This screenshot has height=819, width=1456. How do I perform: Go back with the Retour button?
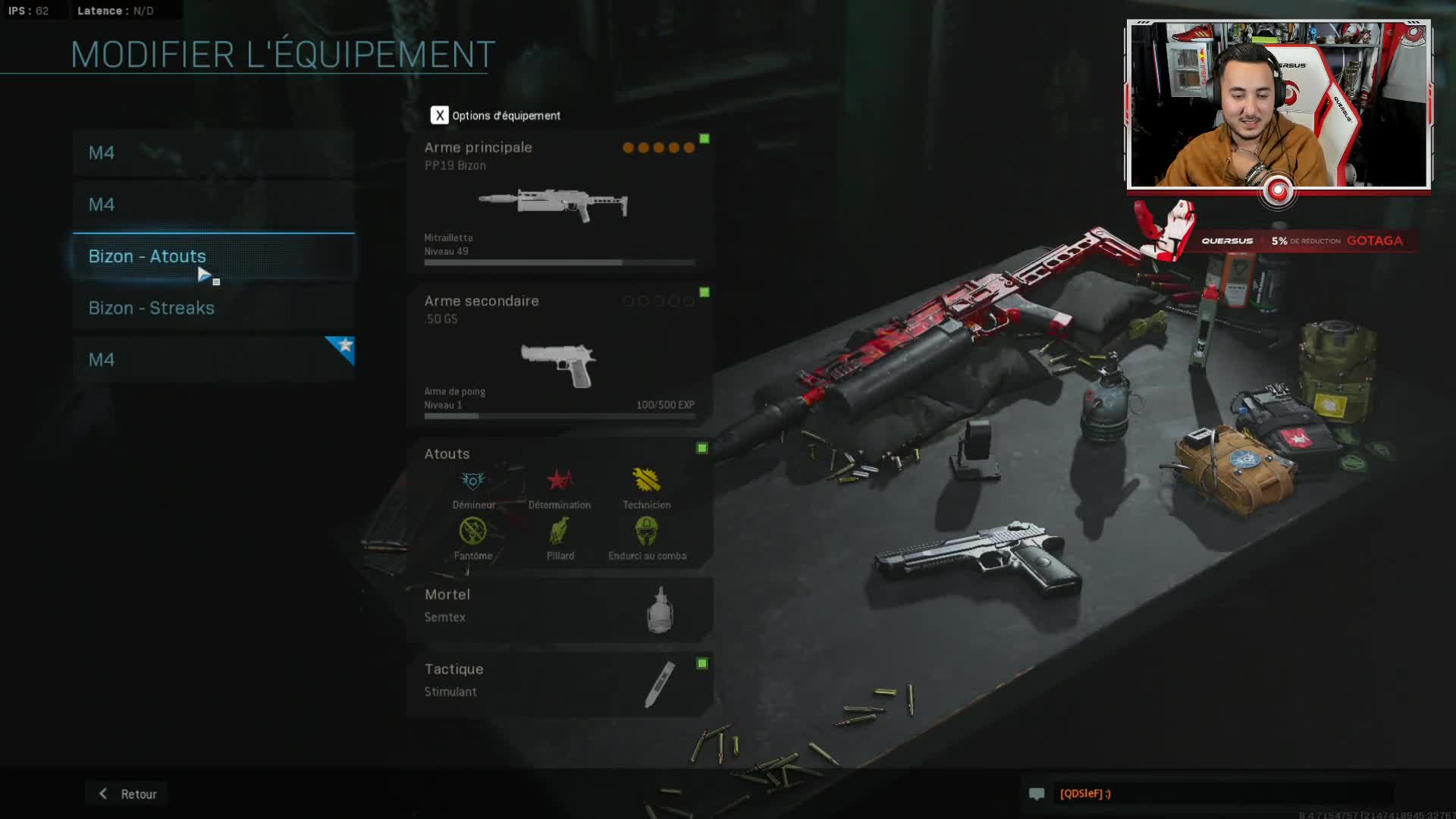[127, 794]
